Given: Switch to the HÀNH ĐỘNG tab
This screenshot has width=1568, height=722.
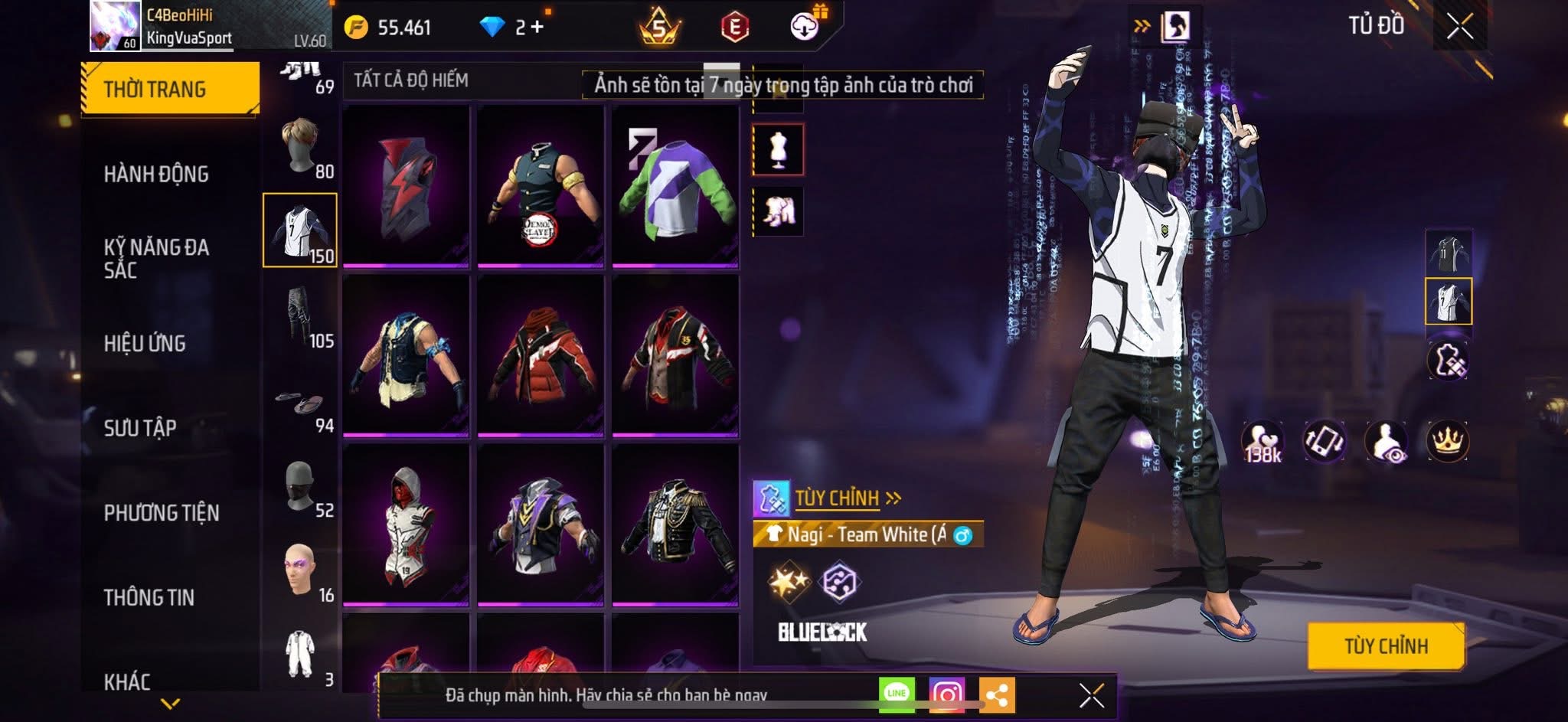Looking at the screenshot, I should pyautogui.click(x=157, y=174).
